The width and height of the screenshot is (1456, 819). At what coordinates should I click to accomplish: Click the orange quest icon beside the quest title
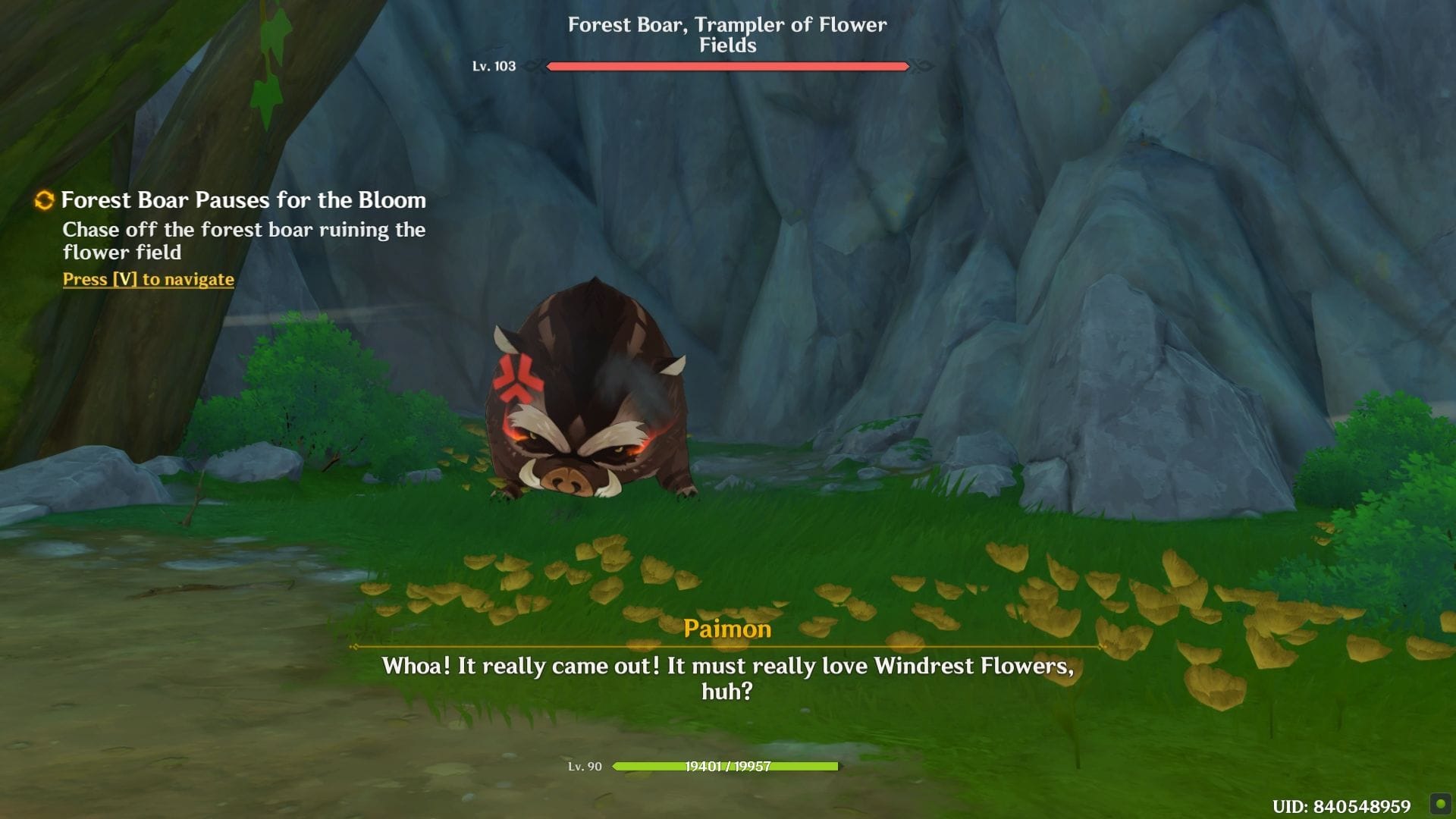44,200
